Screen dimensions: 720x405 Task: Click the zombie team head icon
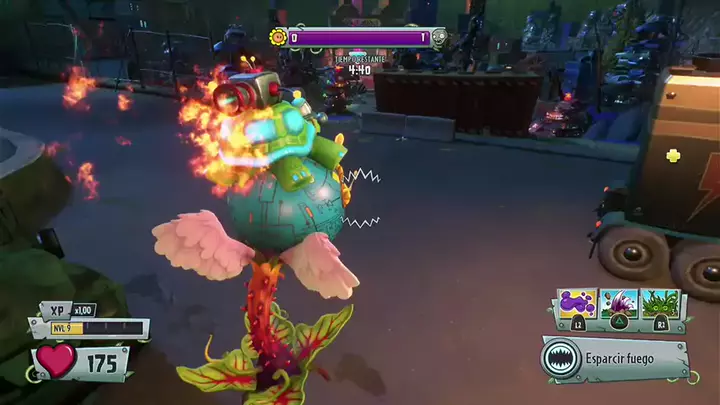pos(437,38)
